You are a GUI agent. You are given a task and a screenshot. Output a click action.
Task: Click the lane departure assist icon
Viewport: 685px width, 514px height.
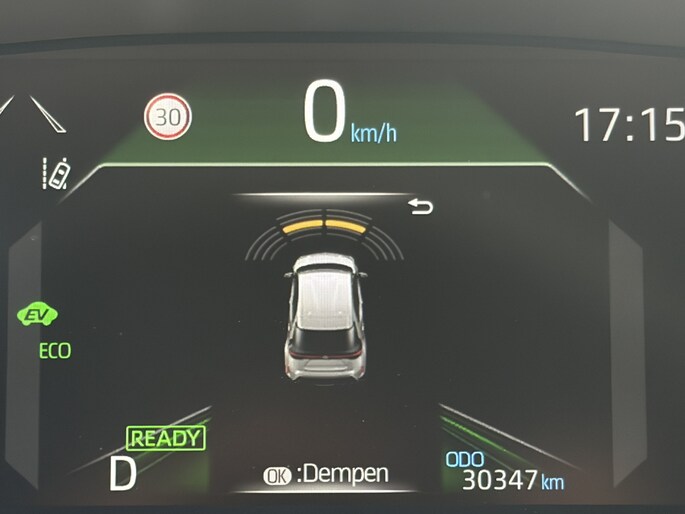[x=57, y=174]
